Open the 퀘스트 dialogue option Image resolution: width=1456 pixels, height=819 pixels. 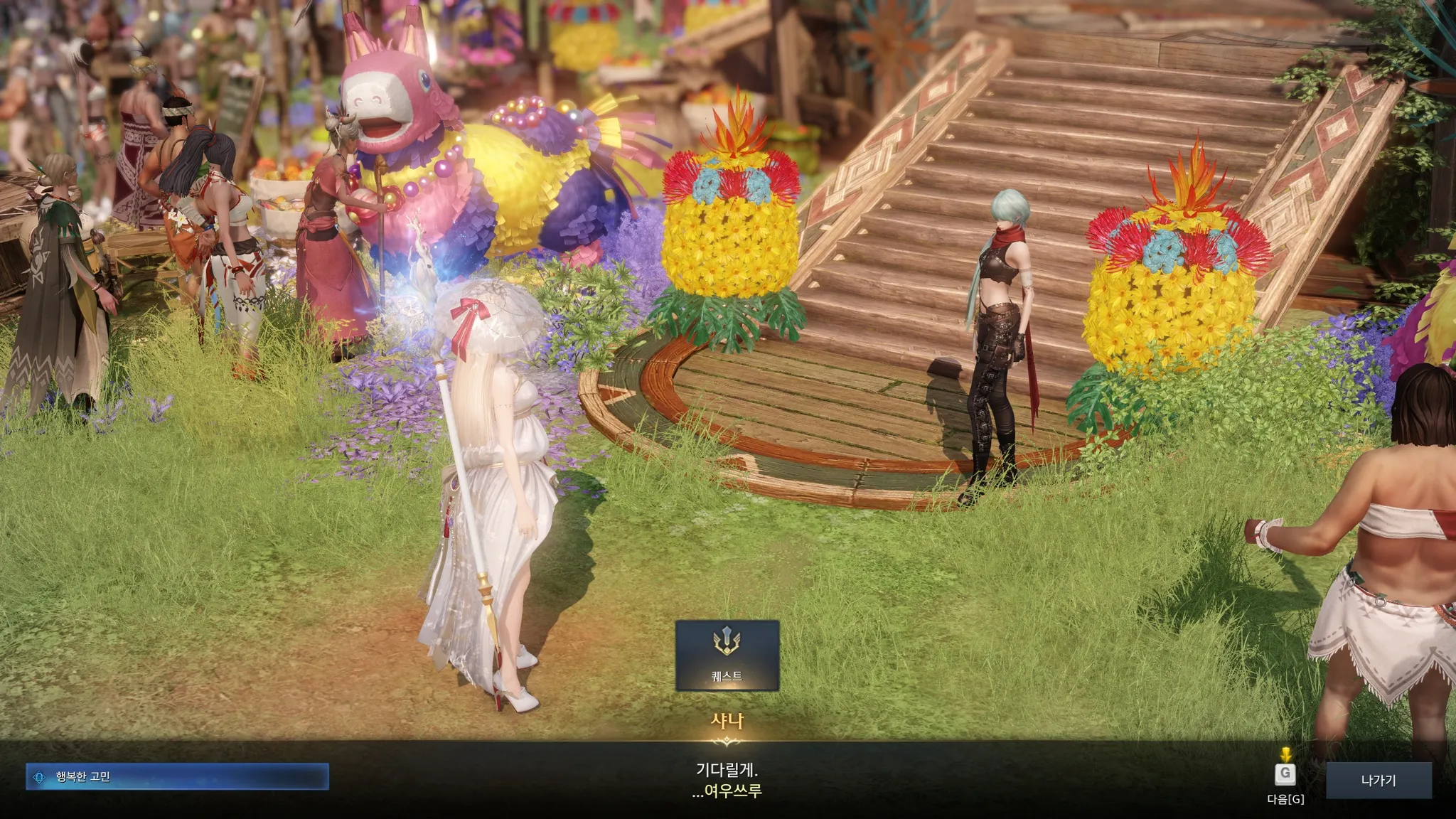point(727,655)
